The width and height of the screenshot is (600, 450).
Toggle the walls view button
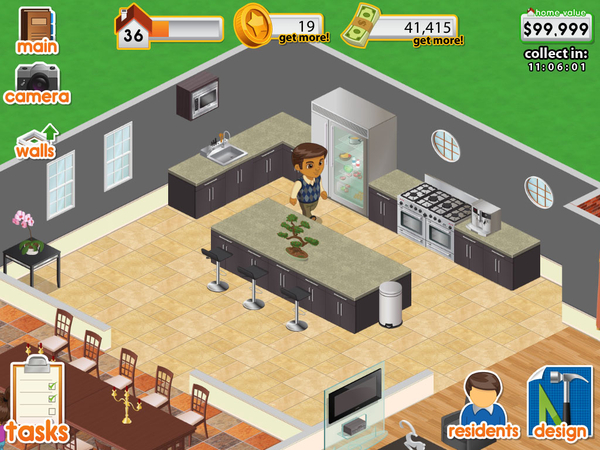pyautogui.click(x=35, y=141)
